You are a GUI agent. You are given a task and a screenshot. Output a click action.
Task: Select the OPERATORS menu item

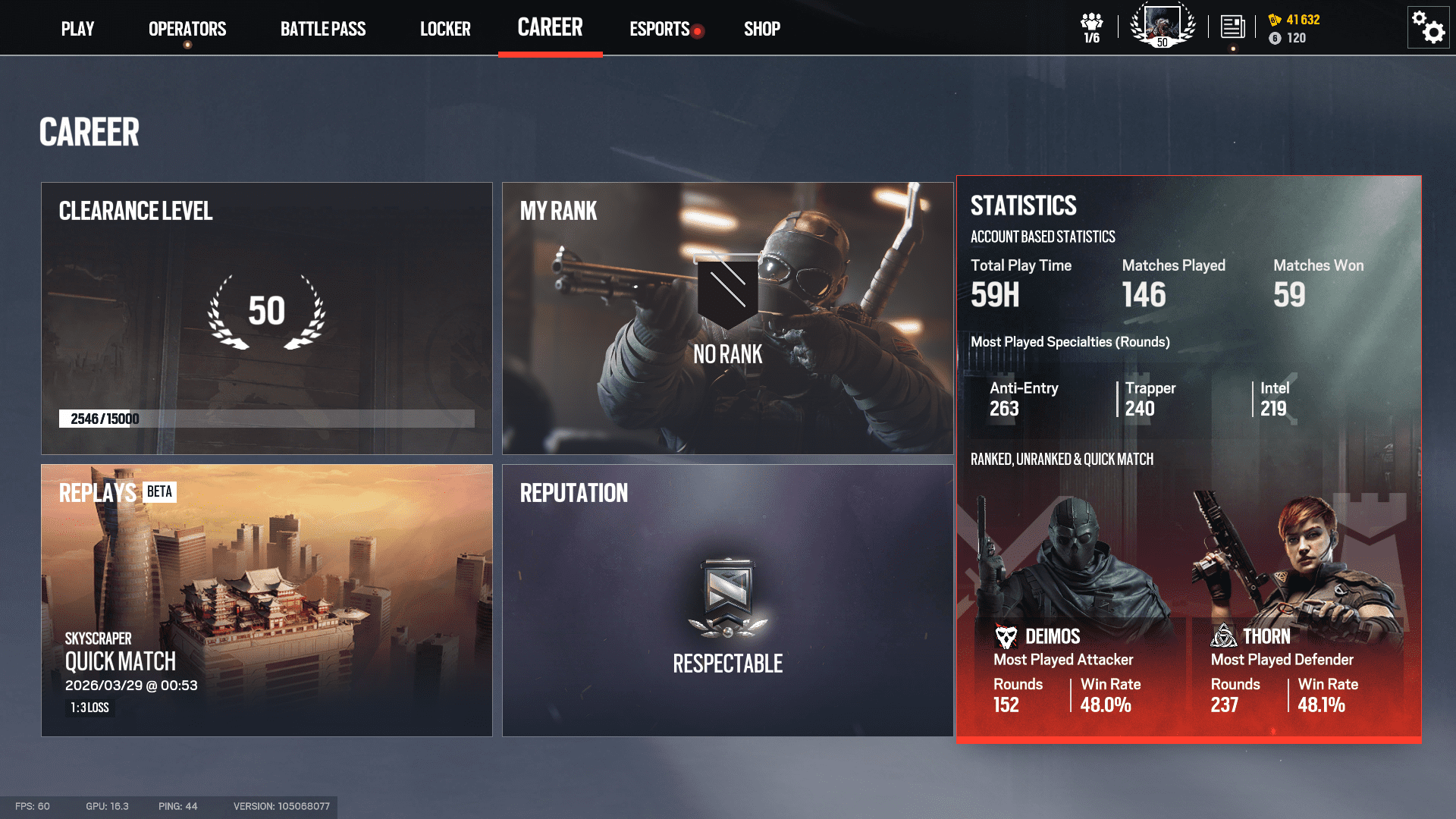point(187,29)
